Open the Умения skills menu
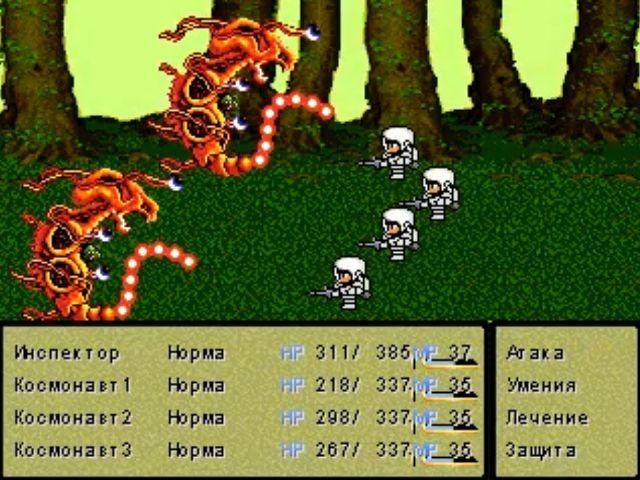The height and width of the screenshot is (480, 640). click(540, 385)
